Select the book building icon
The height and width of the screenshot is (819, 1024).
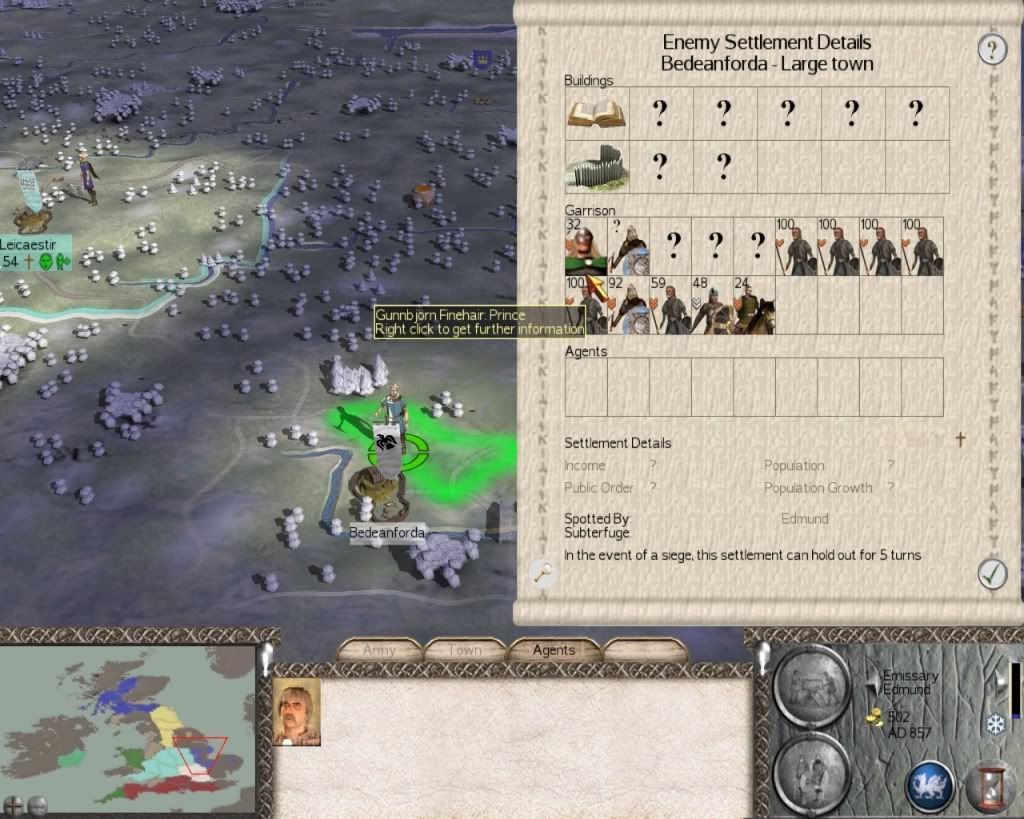tap(596, 113)
